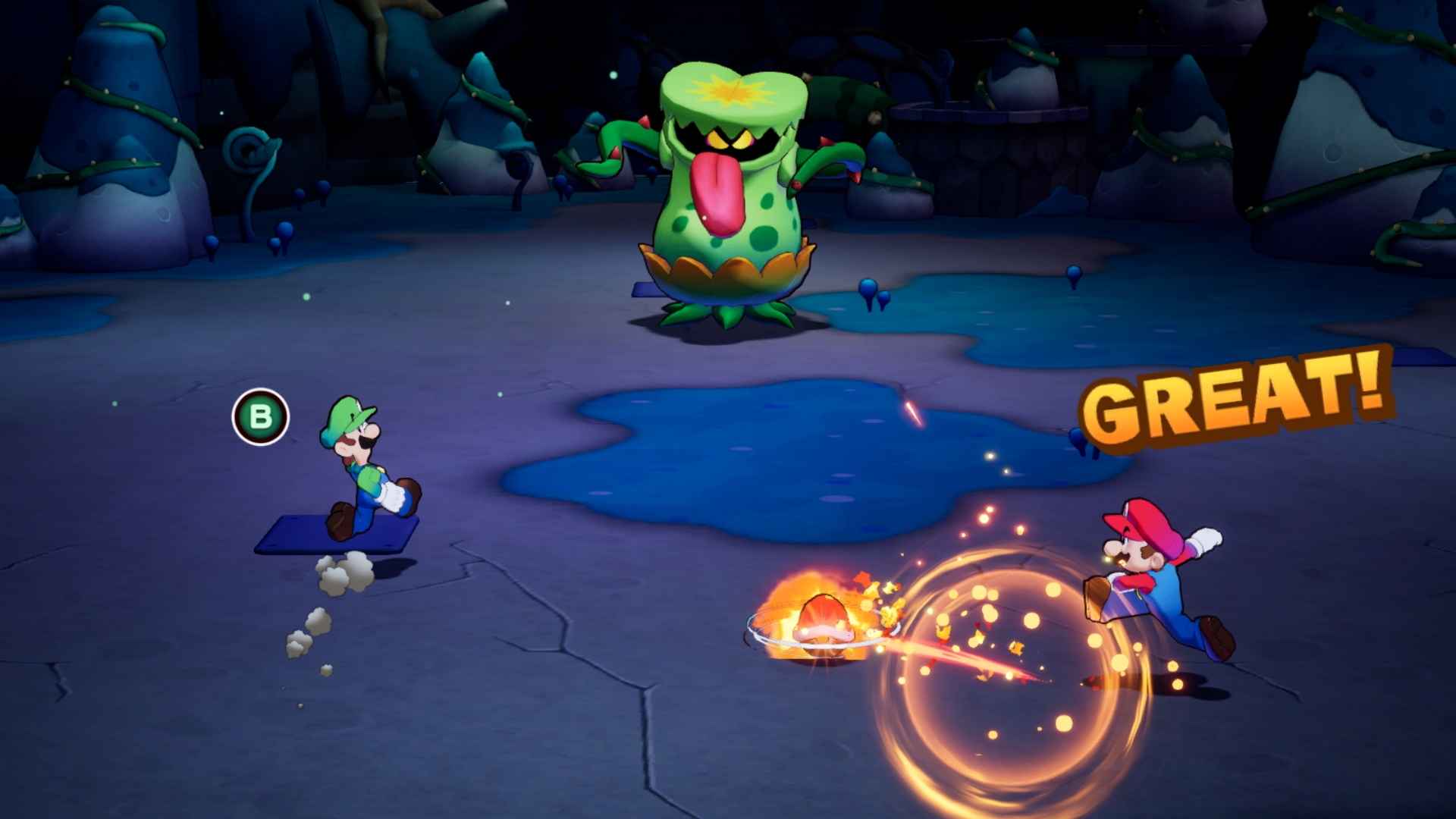Select Mario performing the hammer attack
Screen dimensions: 1456x819
tap(1145, 584)
